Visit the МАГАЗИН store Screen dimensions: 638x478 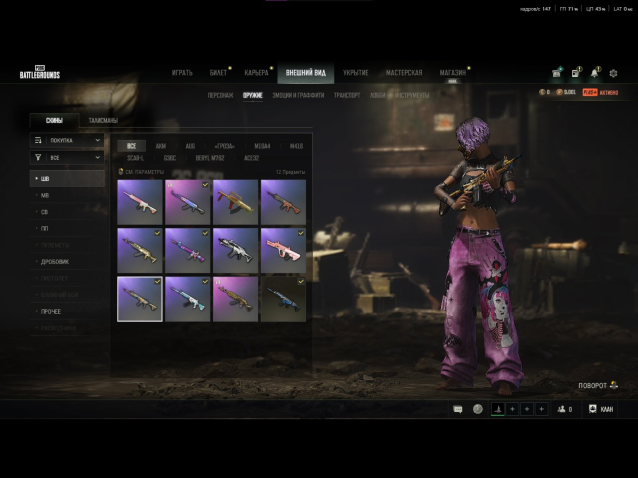click(x=452, y=73)
